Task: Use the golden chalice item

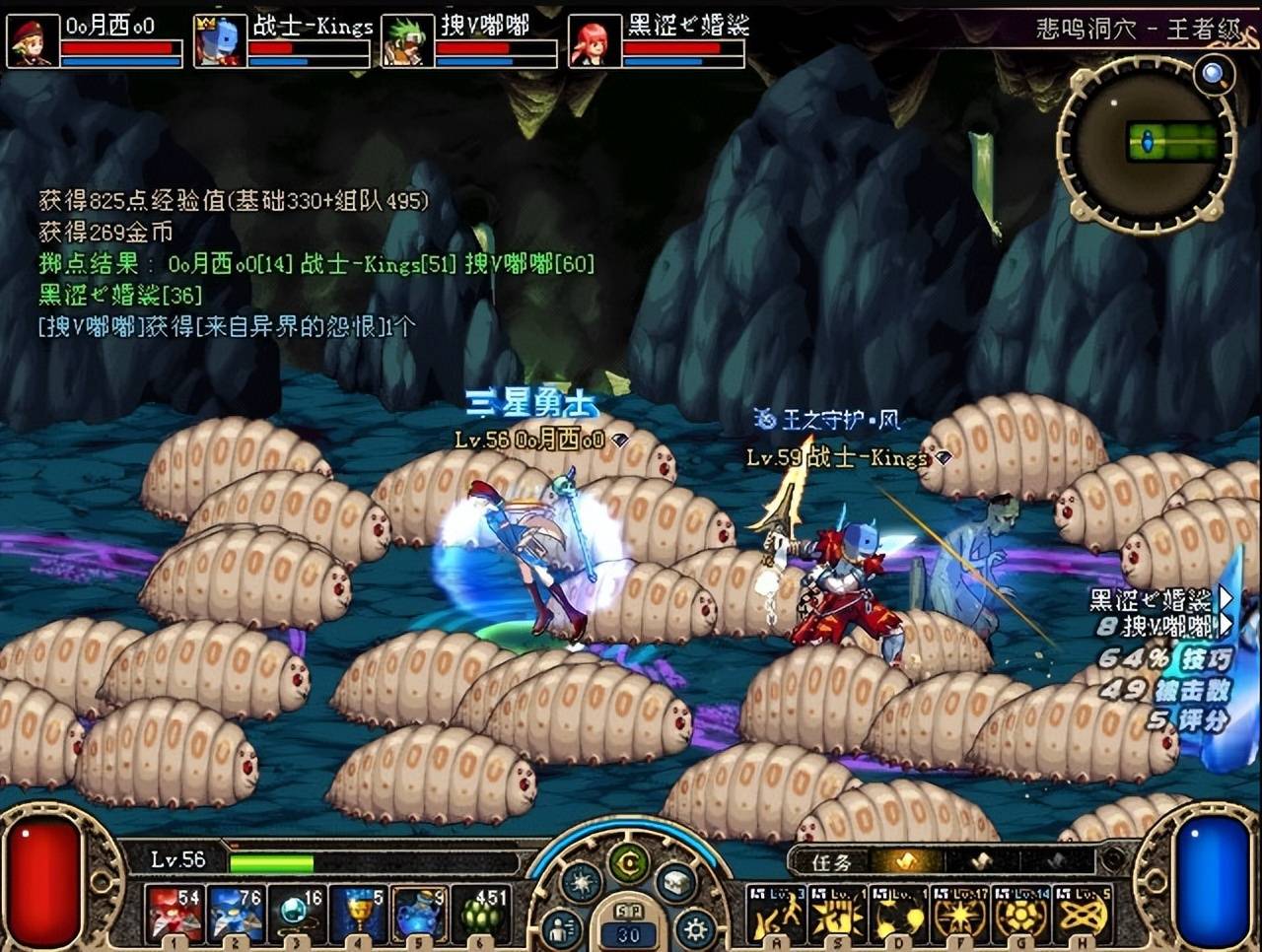Action: 360,914
